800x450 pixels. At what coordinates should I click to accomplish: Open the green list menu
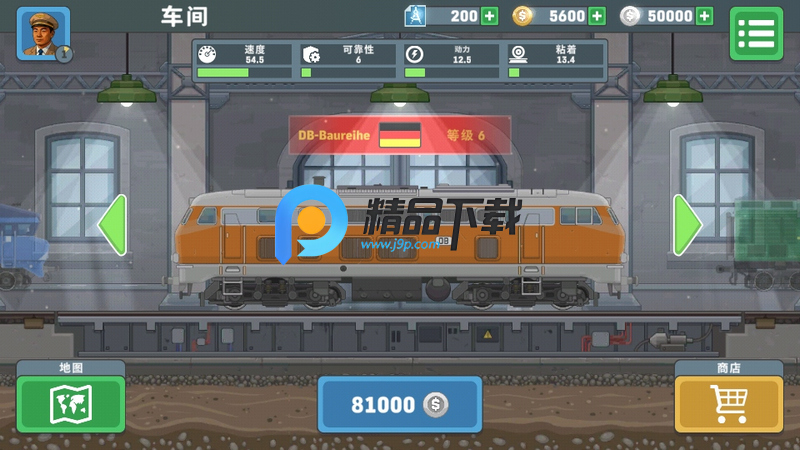point(755,33)
